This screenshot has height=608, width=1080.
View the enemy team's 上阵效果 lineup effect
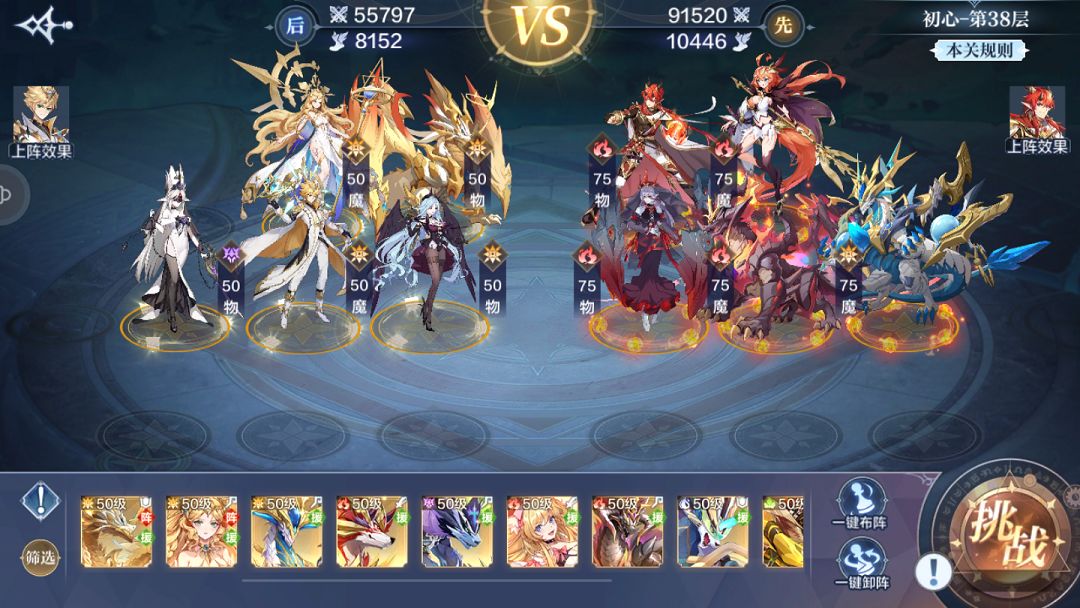coord(1037,120)
